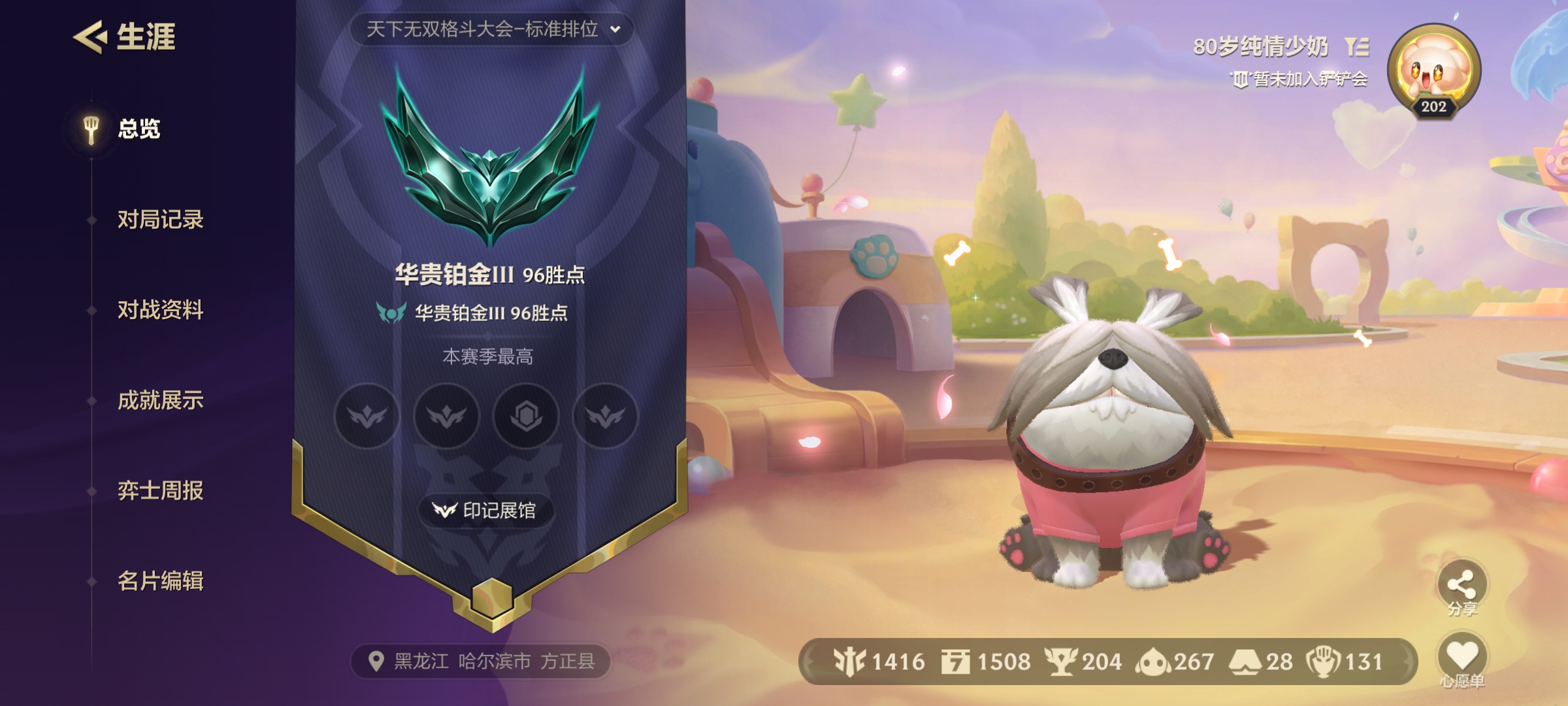
Task: Click the 暂未加入铲铲会 guild label
Action: click(1300, 80)
